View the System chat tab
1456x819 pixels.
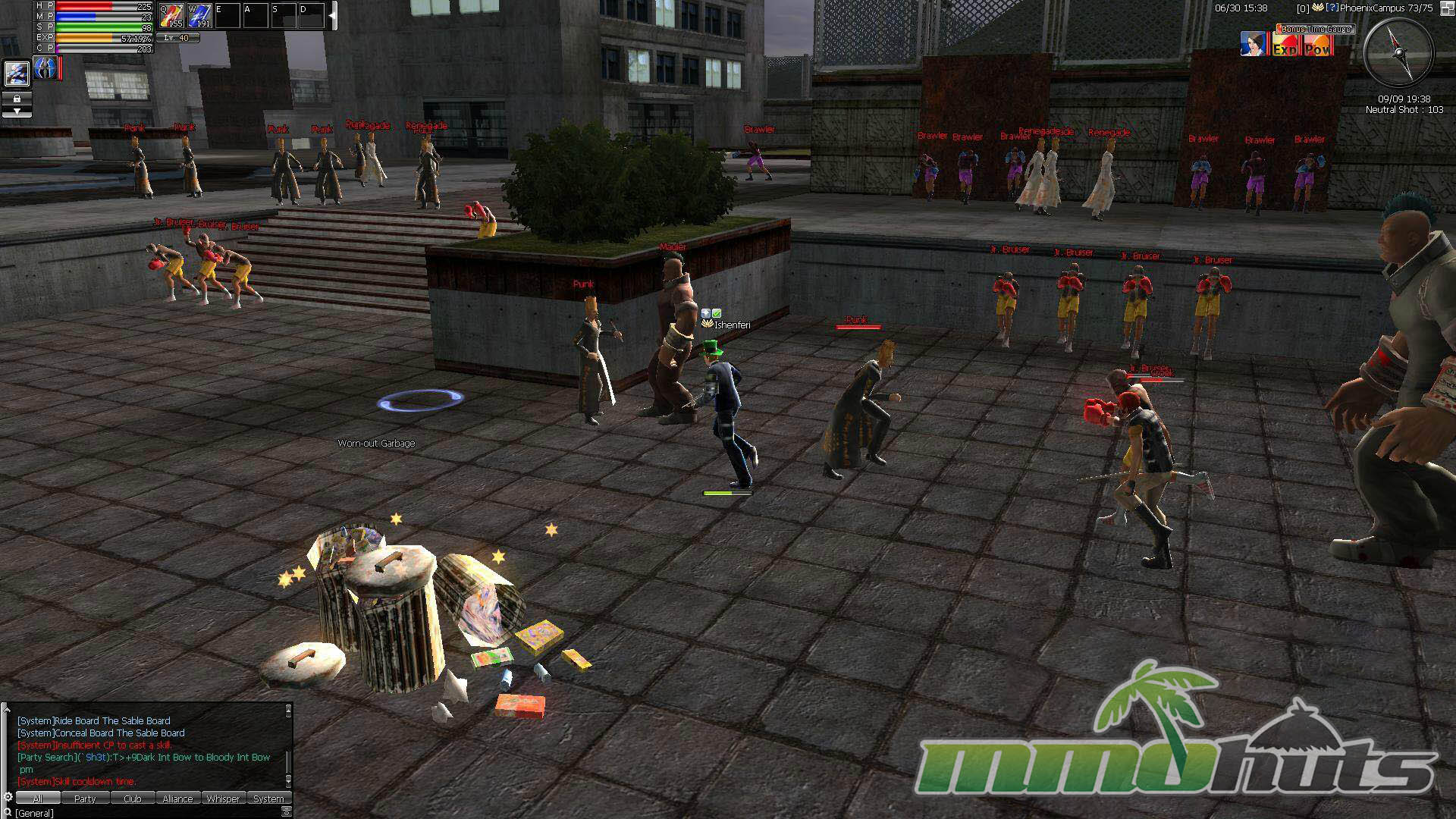(x=268, y=799)
